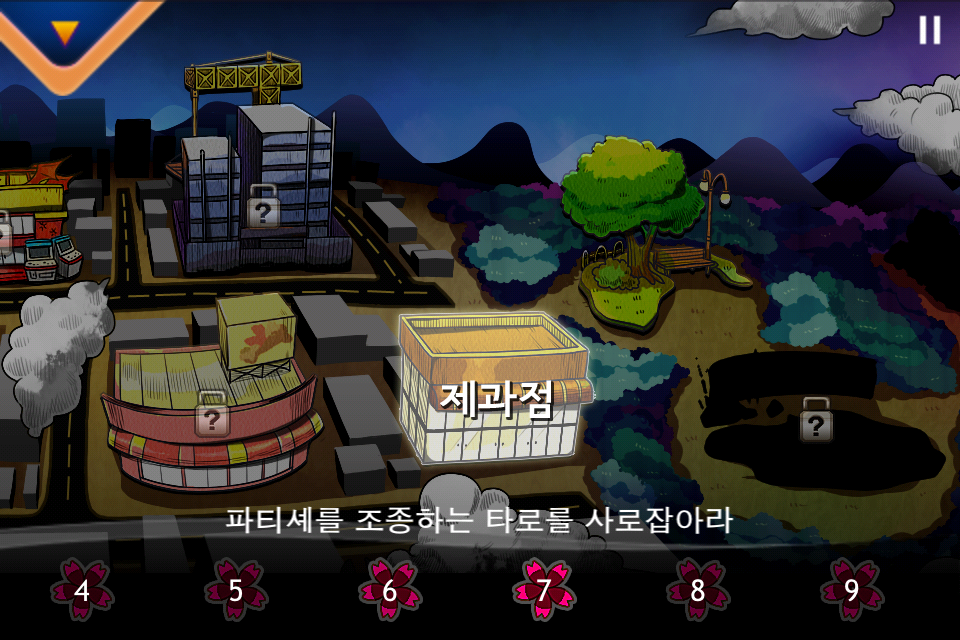The height and width of the screenshot is (640, 960).
Task: Pause the game
Action: coord(929,30)
